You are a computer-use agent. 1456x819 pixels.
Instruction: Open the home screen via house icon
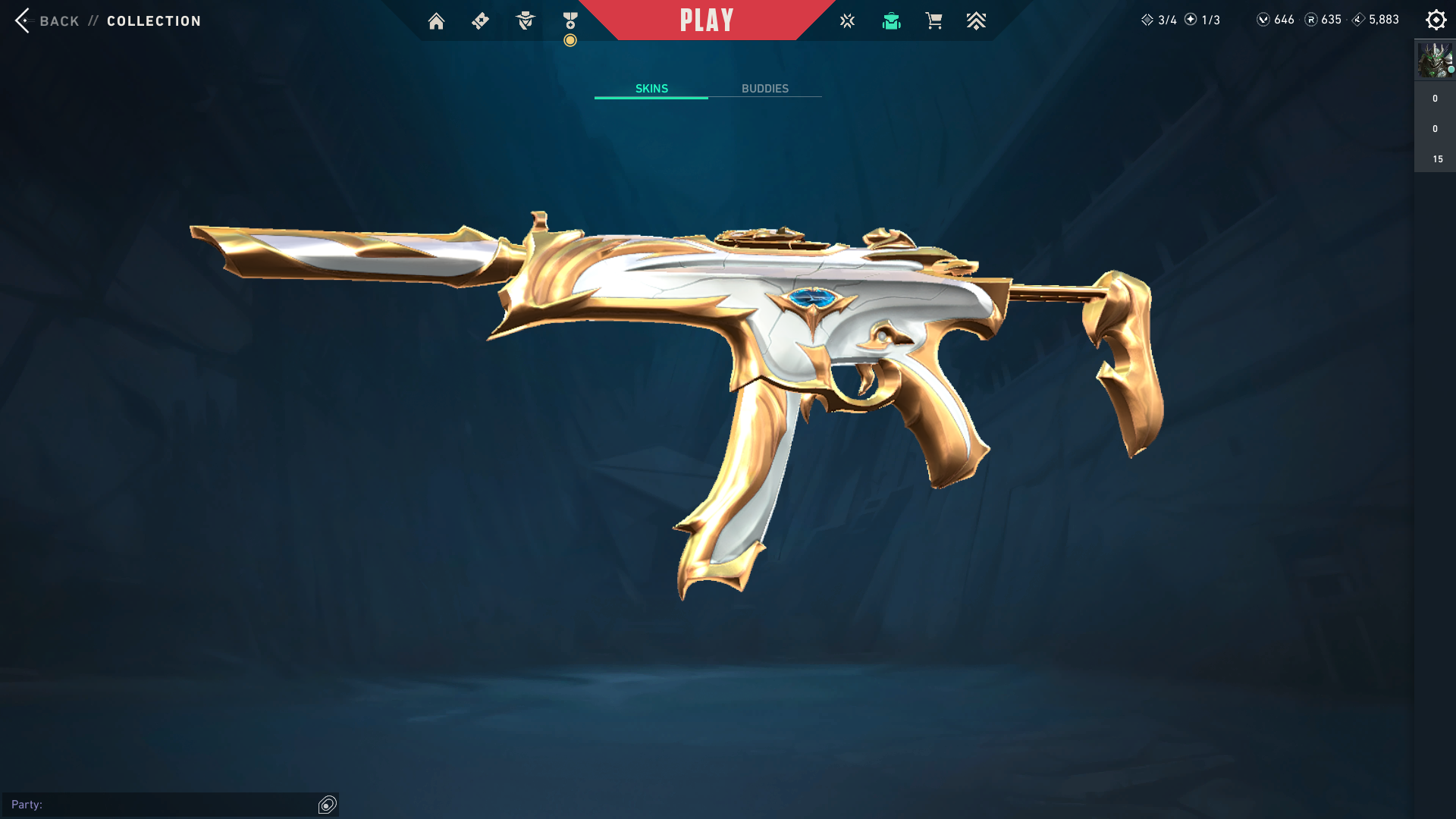point(436,21)
